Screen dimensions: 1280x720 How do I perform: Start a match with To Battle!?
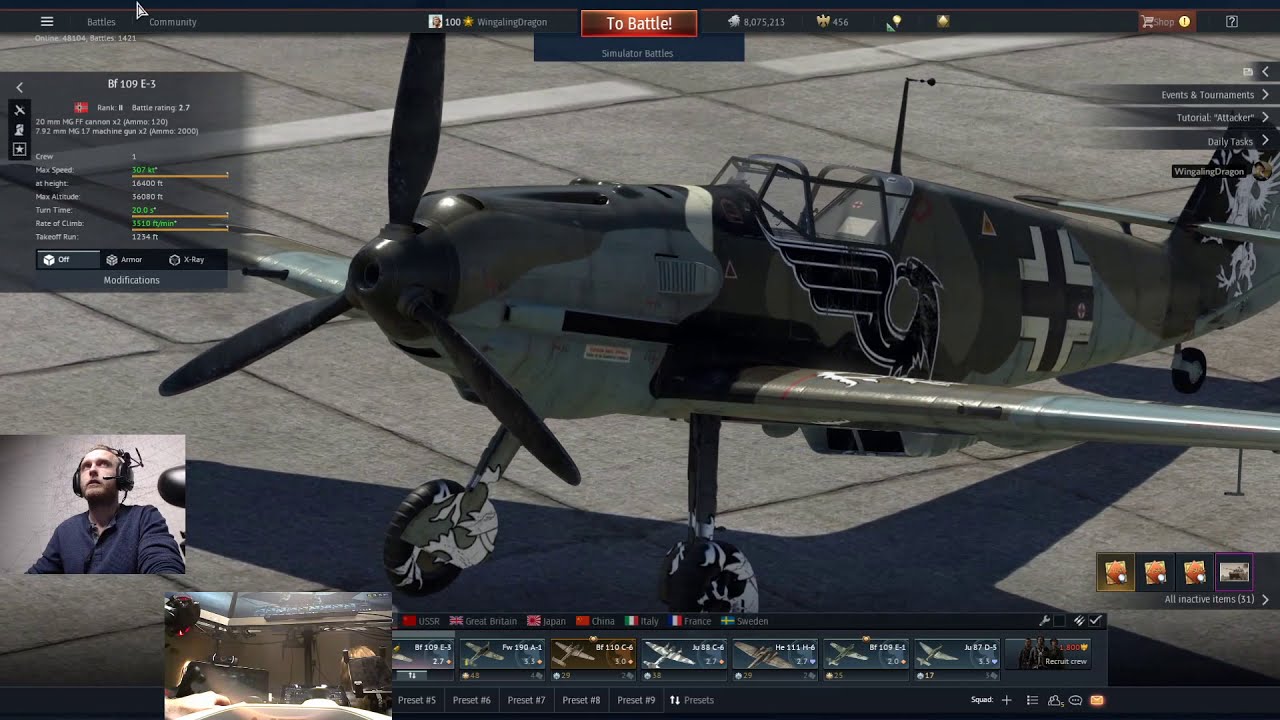[x=639, y=23]
